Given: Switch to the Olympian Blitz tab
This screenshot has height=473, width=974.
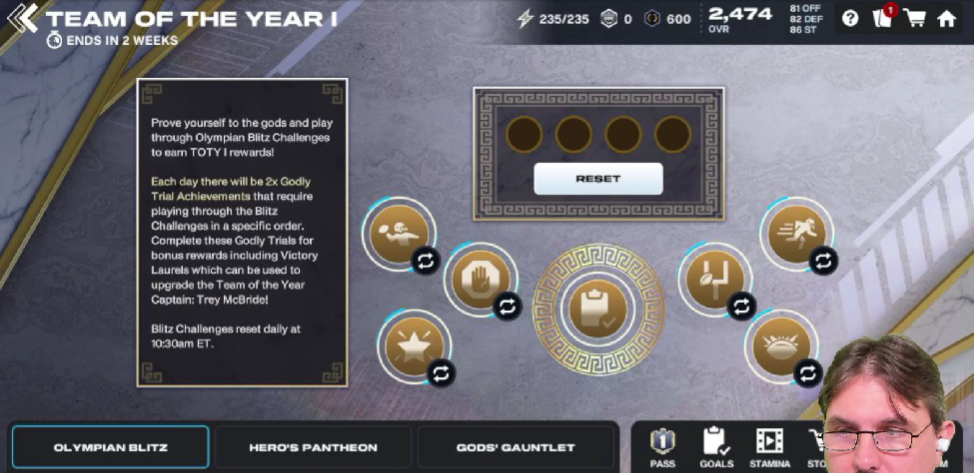Looking at the screenshot, I should click(111, 447).
